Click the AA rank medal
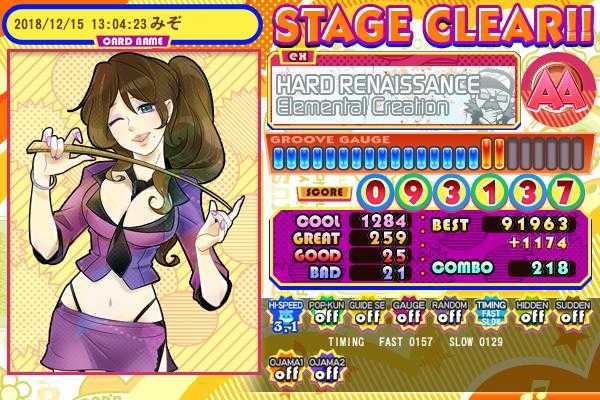The height and width of the screenshot is (400, 600). click(552, 93)
